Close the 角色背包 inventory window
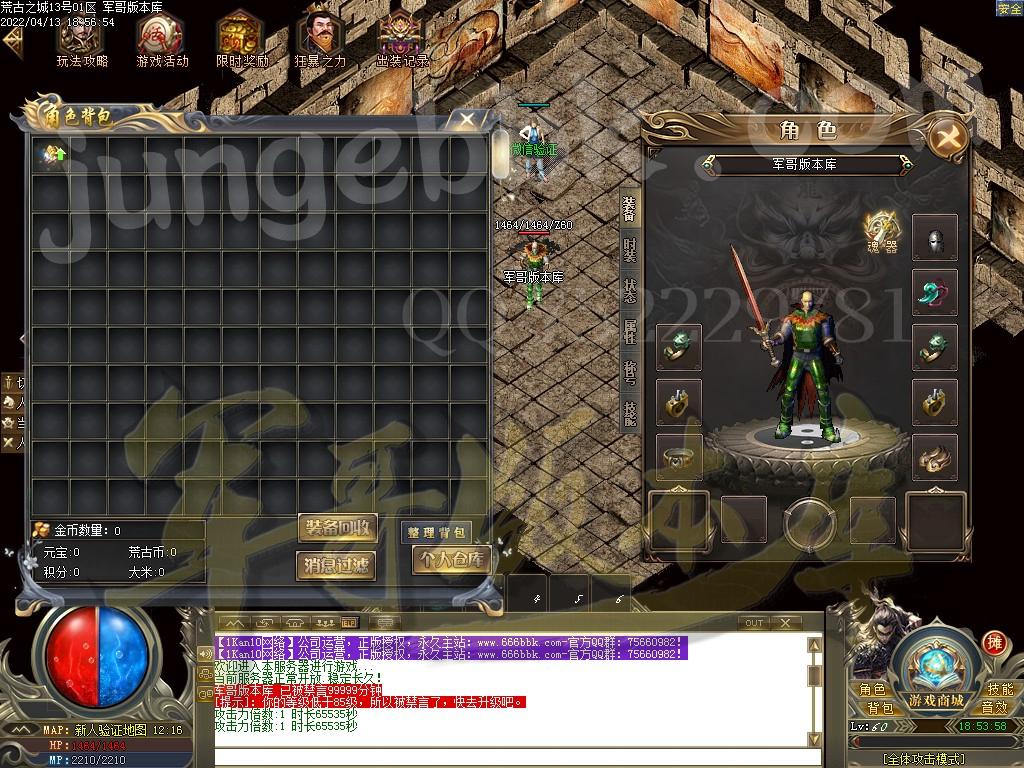 coord(467,120)
